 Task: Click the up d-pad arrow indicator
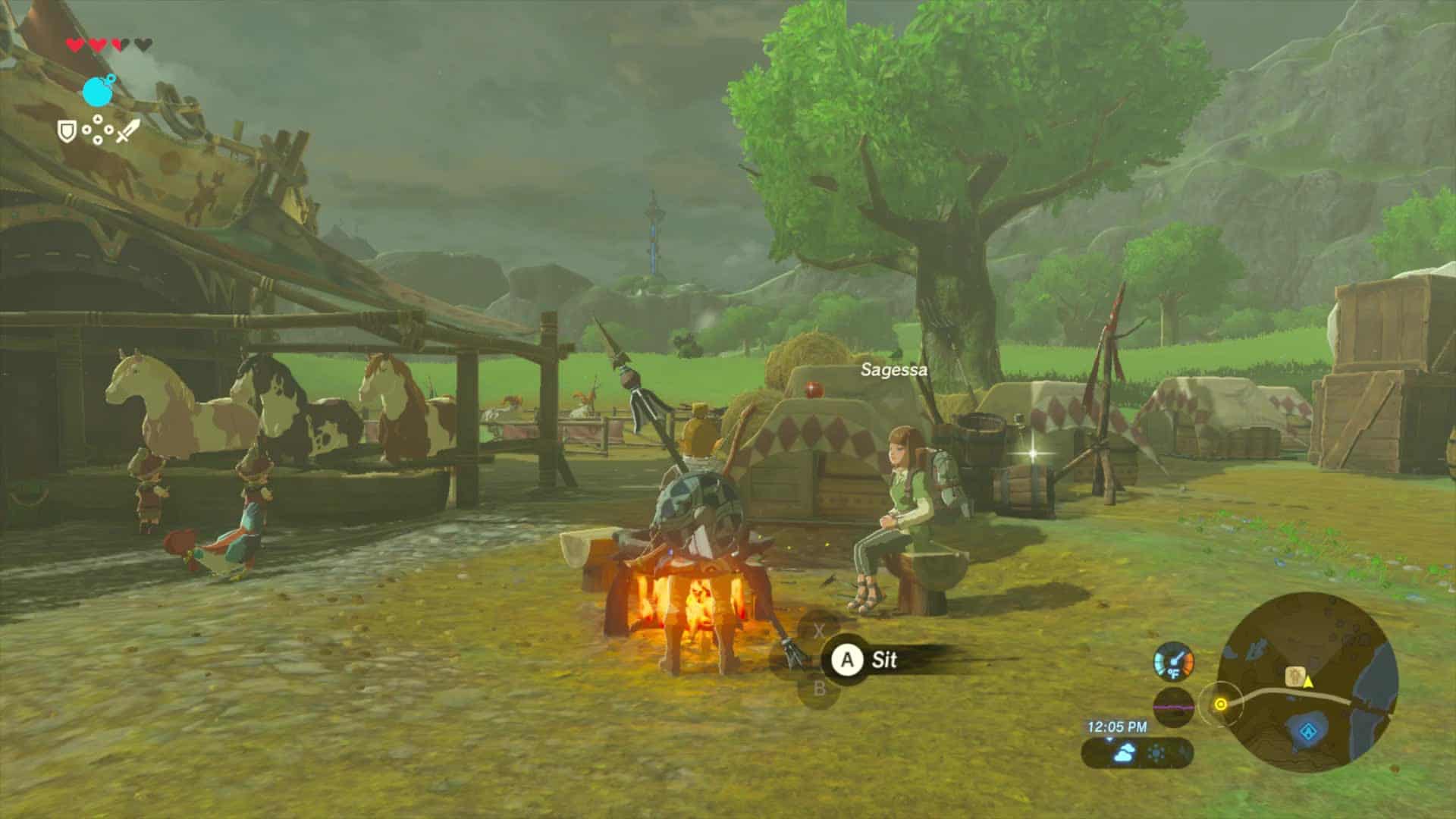[98, 118]
